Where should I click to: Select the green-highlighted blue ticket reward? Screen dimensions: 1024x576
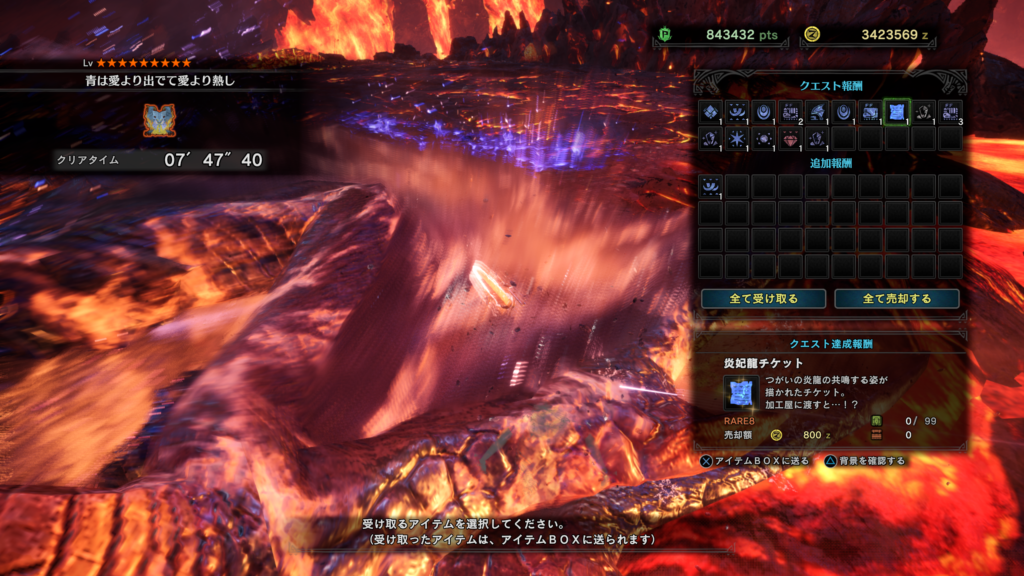[x=896, y=111]
